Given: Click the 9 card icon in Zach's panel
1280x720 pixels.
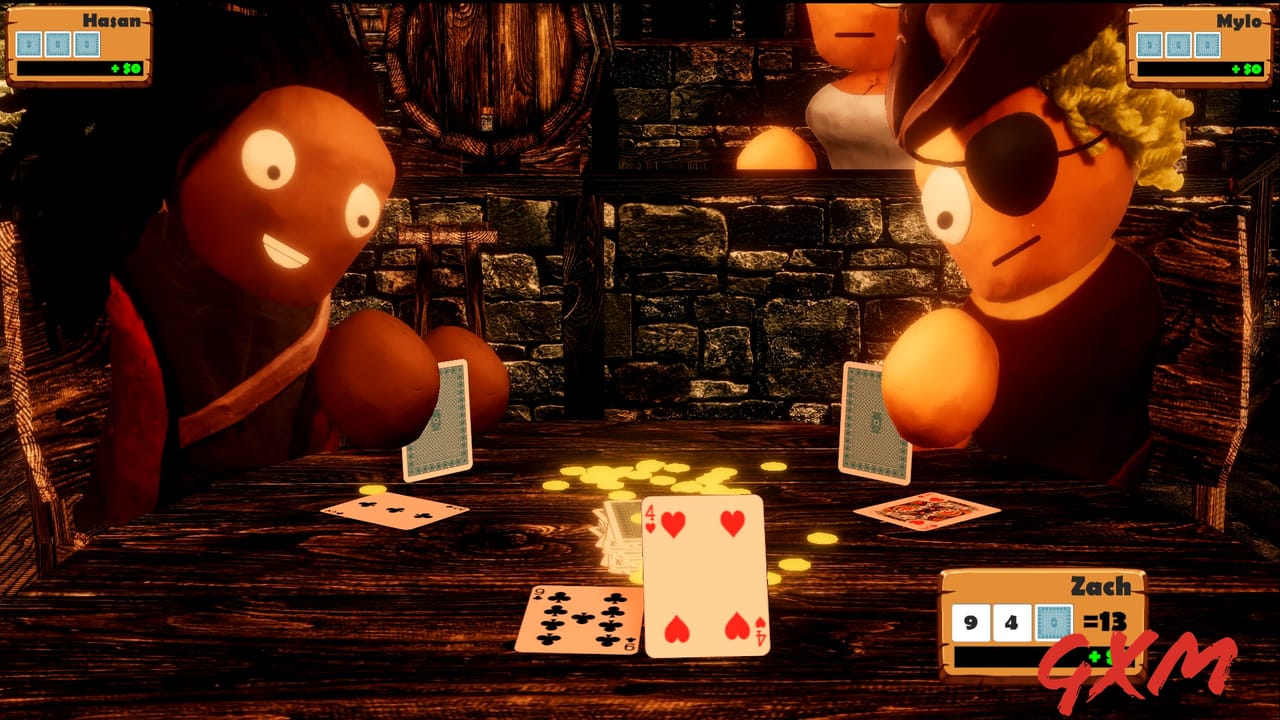Looking at the screenshot, I should coord(971,620).
